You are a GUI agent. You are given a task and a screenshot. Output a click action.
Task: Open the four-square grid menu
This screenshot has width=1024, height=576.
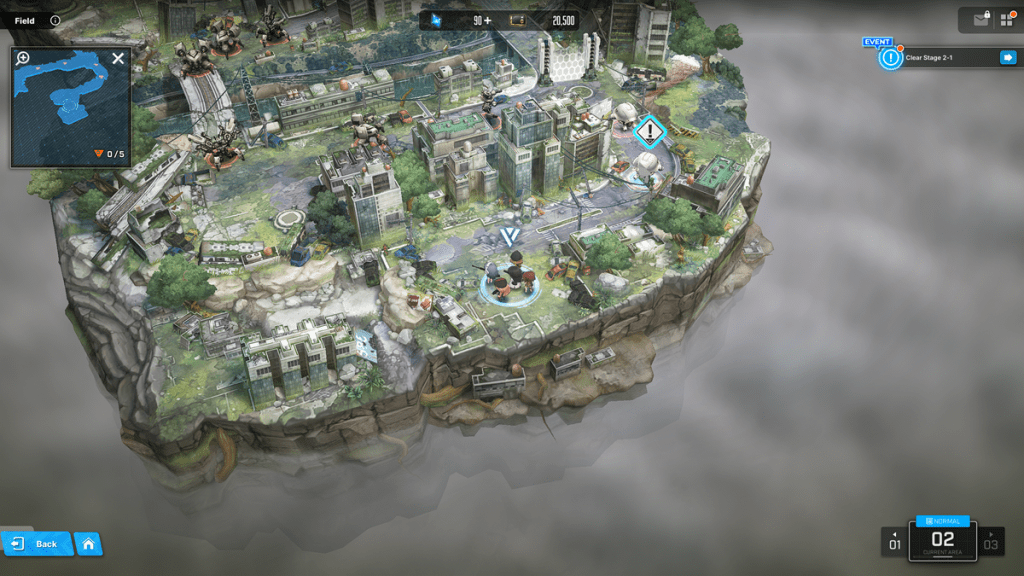pos(1005,20)
